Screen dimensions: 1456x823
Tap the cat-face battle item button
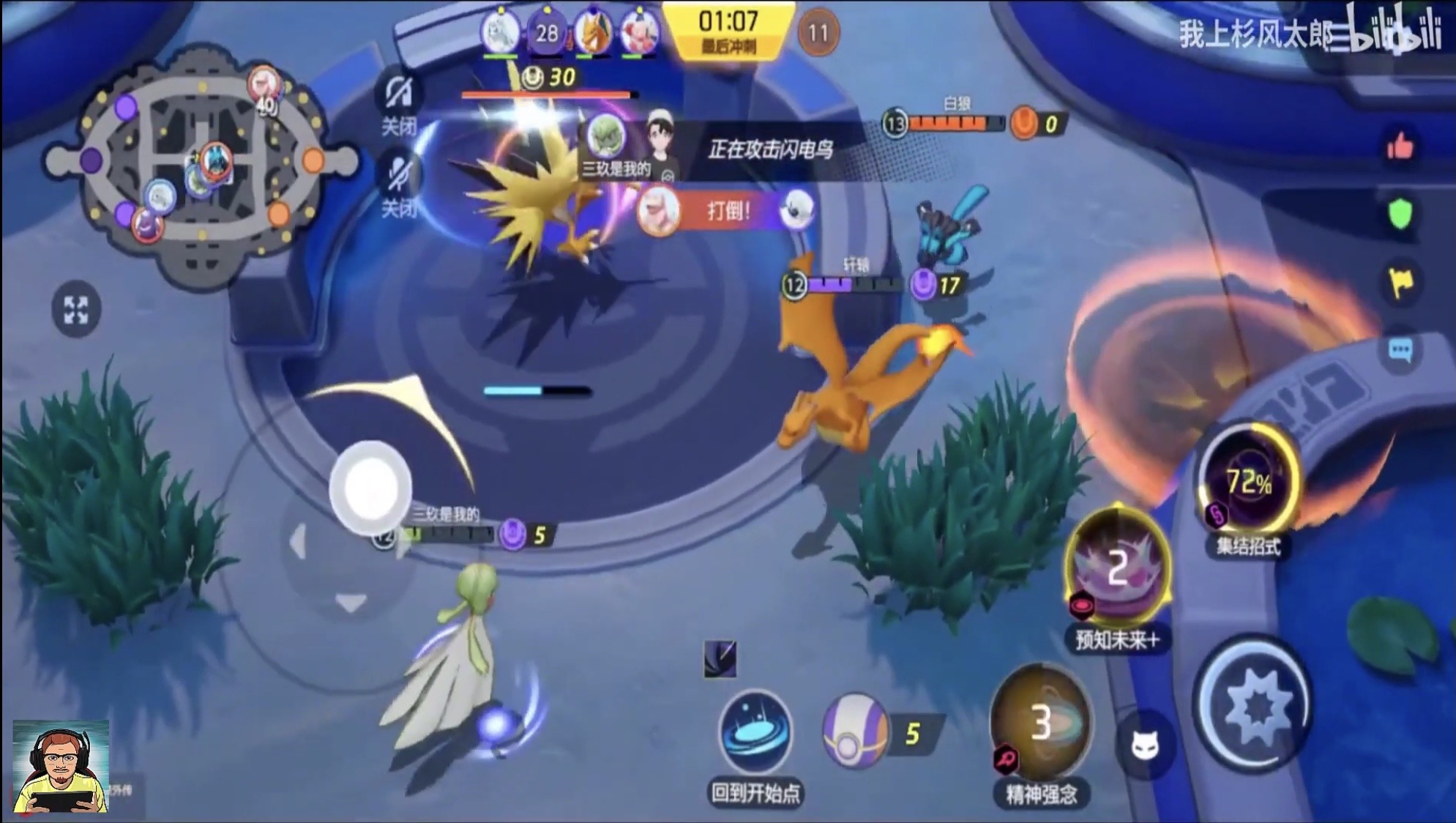[x=1144, y=746]
